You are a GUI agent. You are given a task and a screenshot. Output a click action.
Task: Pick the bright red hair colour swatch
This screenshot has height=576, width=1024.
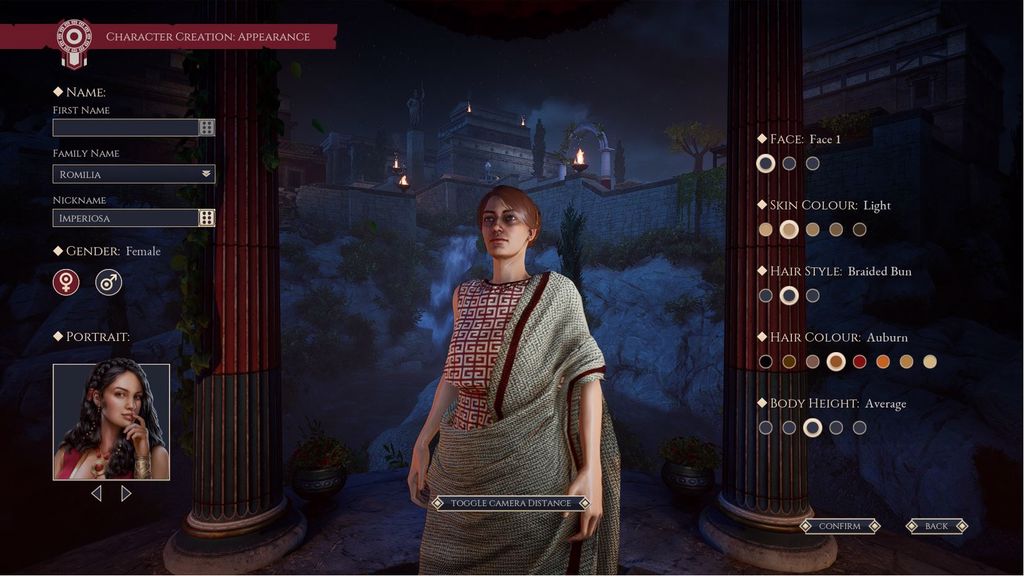click(x=859, y=362)
